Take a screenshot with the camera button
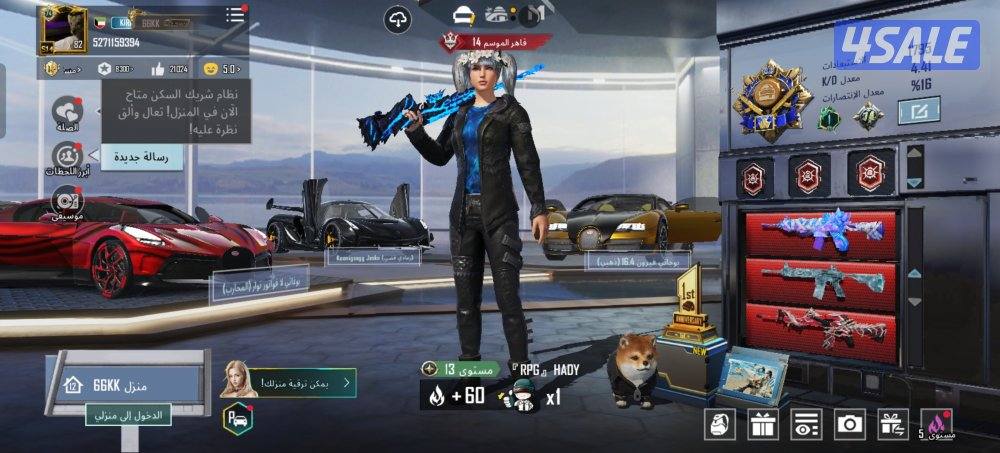1000x453 pixels. [850, 424]
